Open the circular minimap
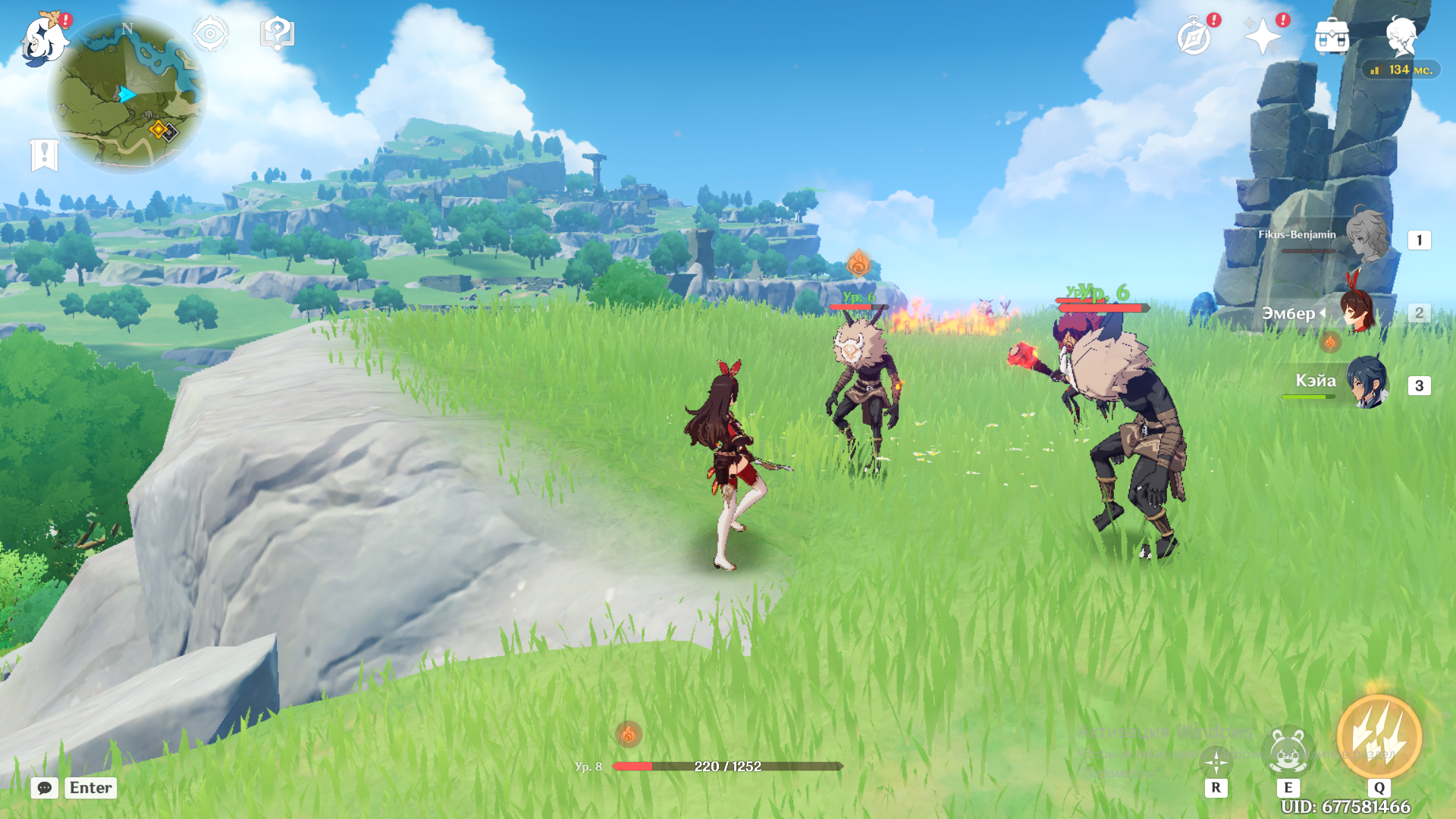This screenshot has height=819, width=1456. coord(127,95)
